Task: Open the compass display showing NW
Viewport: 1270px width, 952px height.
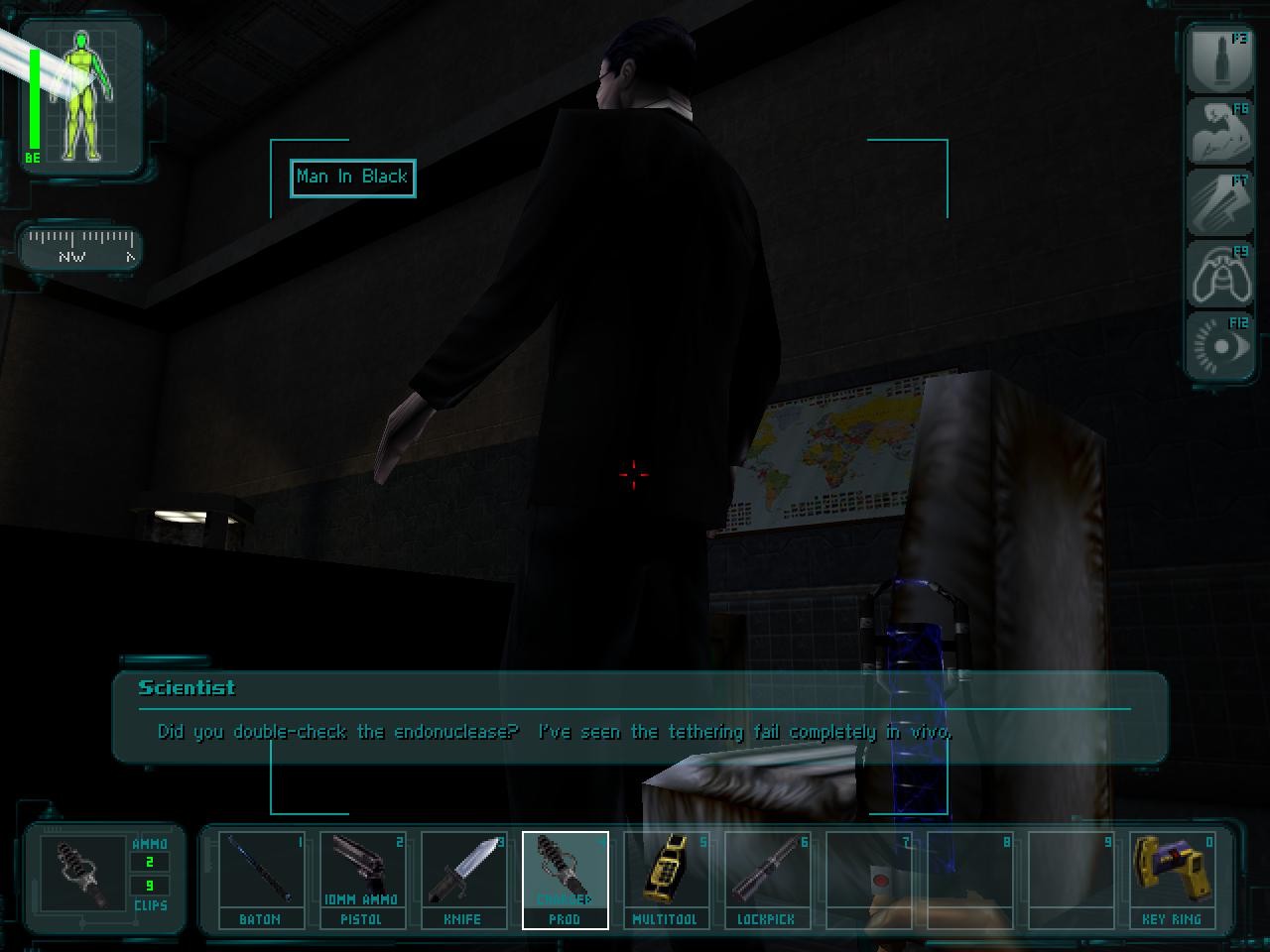Action: [79, 248]
